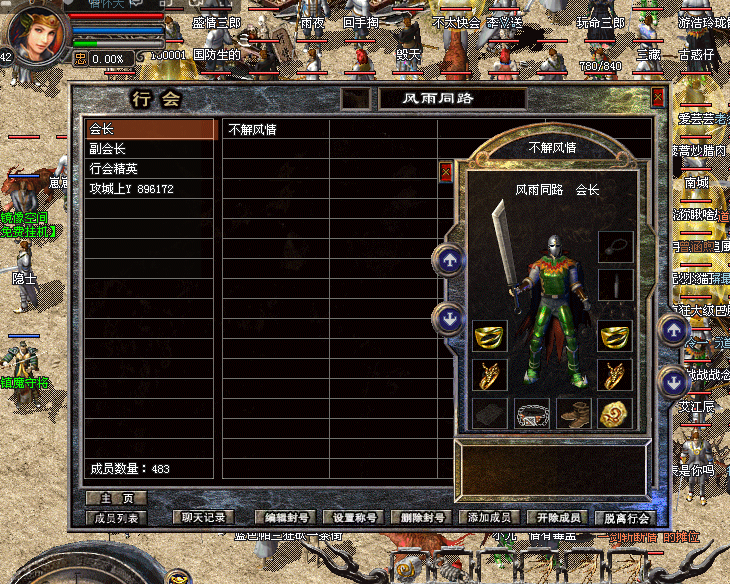Expel a member with 开除成员

[x=558, y=518]
